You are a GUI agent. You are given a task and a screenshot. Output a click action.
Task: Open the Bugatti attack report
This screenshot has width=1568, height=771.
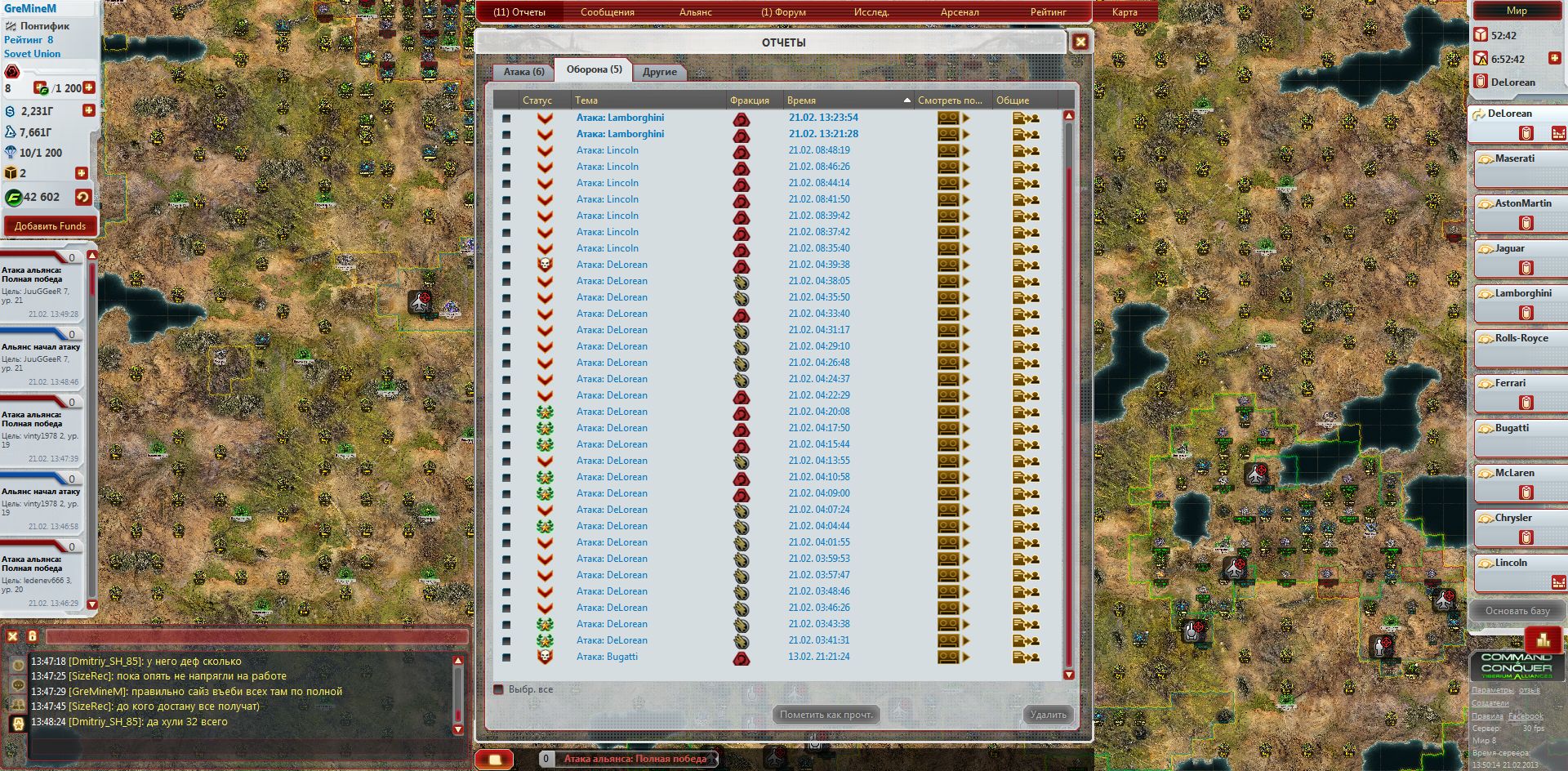pos(607,657)
